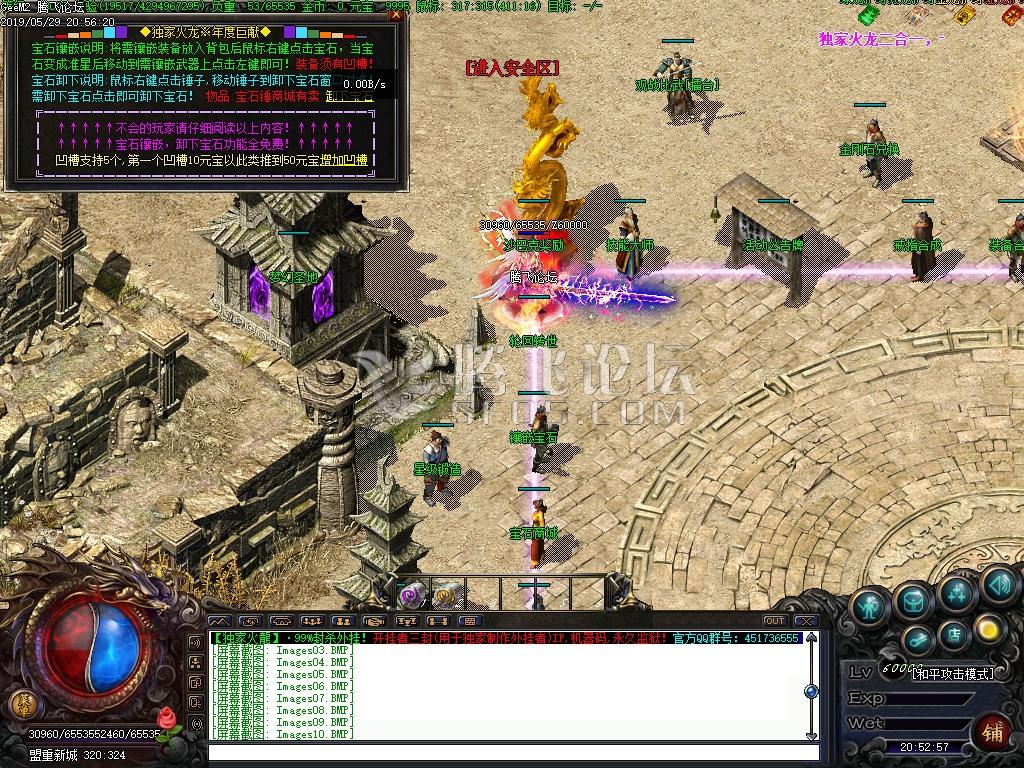
Task: Open the red 铺 stall button
Action: point(991,732)
